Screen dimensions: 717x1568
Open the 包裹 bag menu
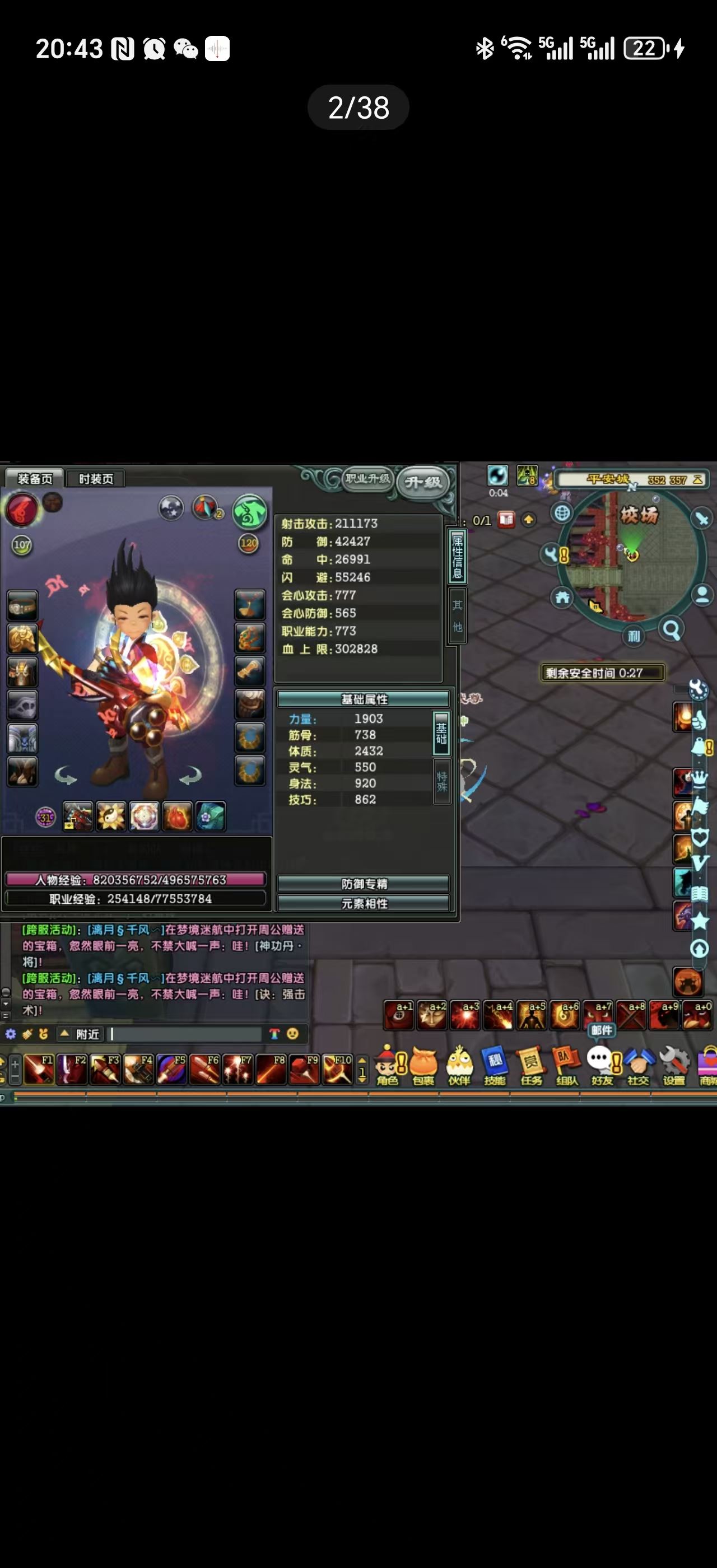[423, 1066]
